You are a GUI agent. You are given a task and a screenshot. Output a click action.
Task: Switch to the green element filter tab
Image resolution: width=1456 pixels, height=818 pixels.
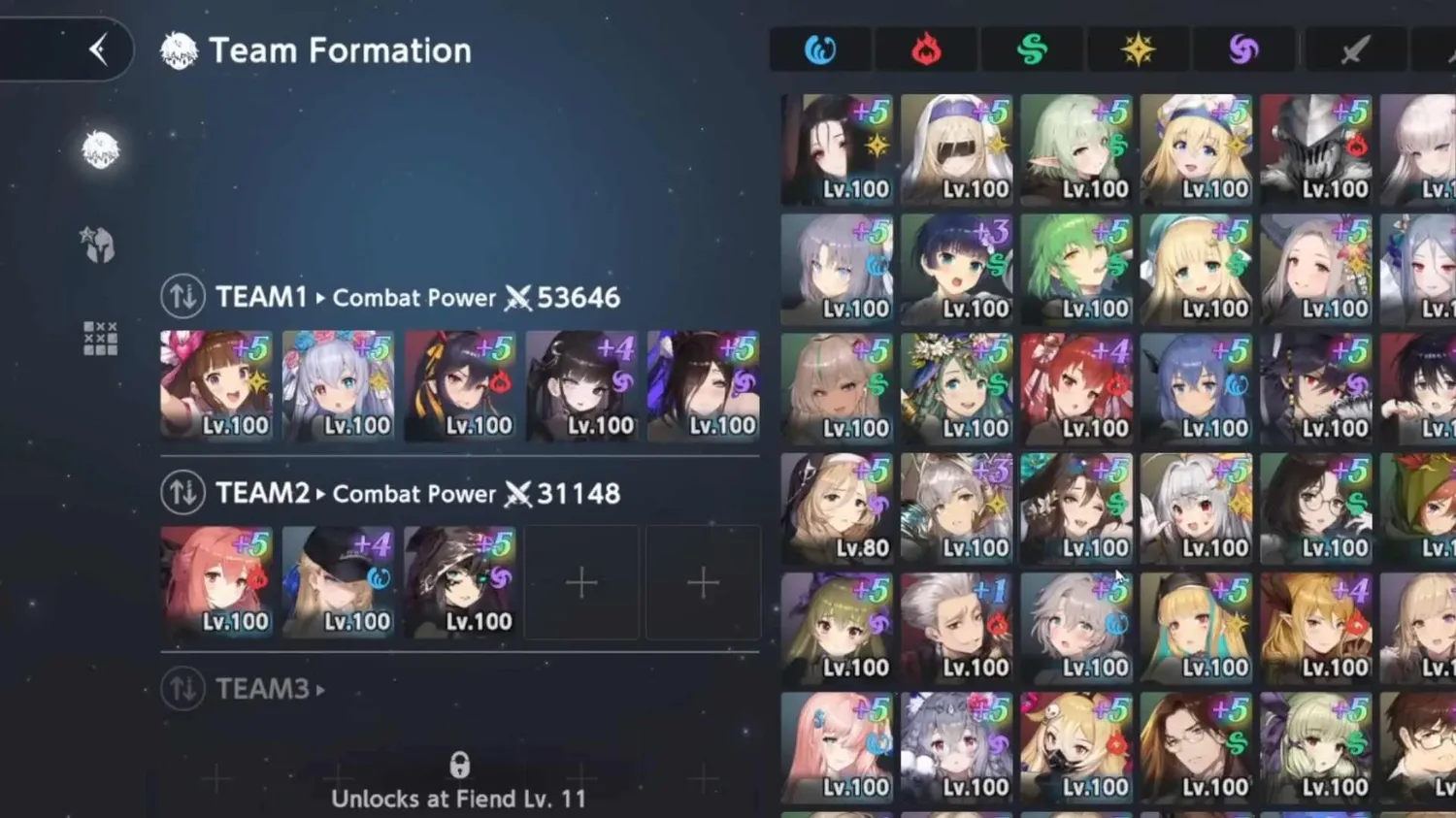coord(1032,49)
